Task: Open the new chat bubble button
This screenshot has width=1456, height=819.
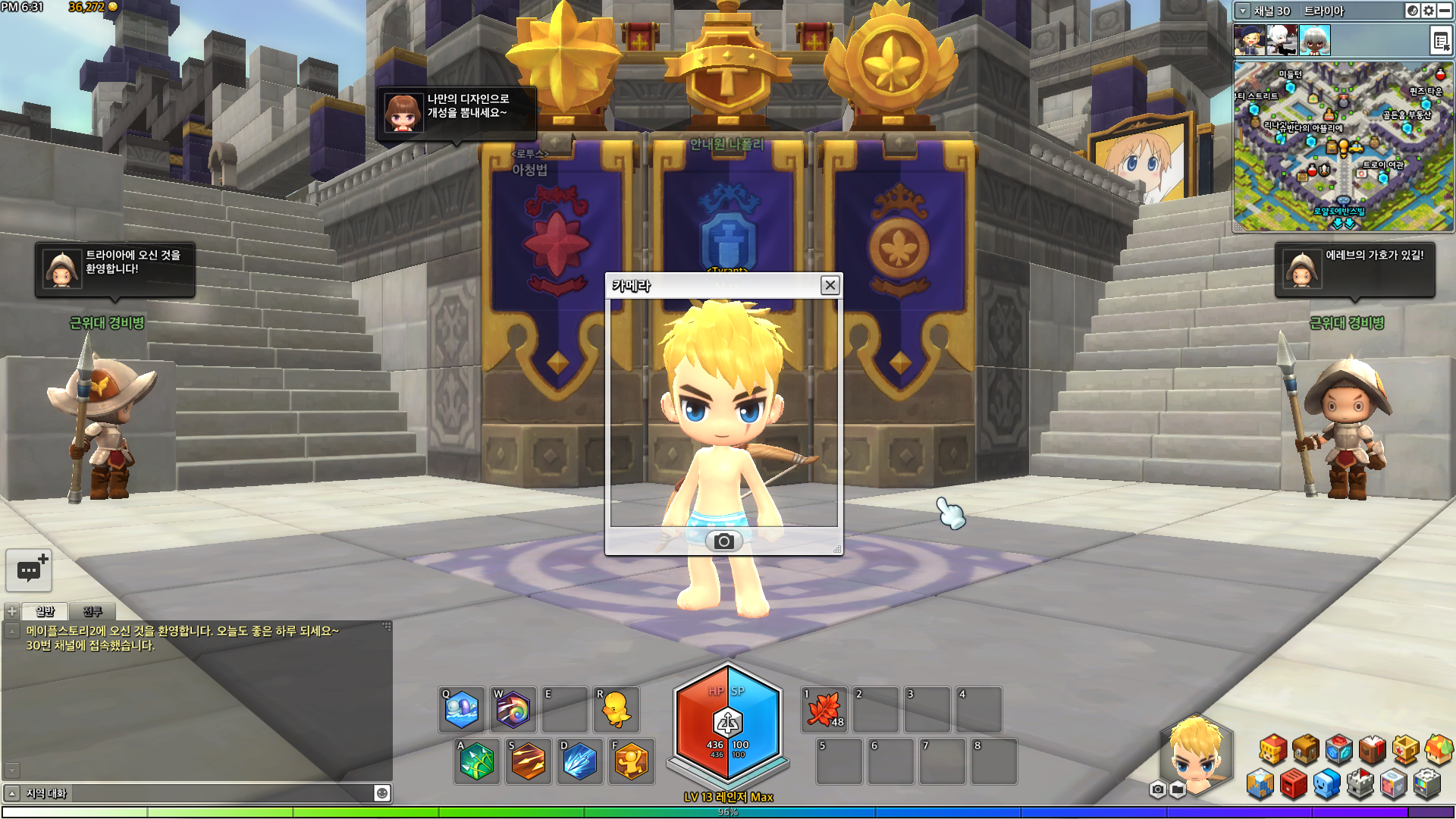Action: (x=29, y=570)
